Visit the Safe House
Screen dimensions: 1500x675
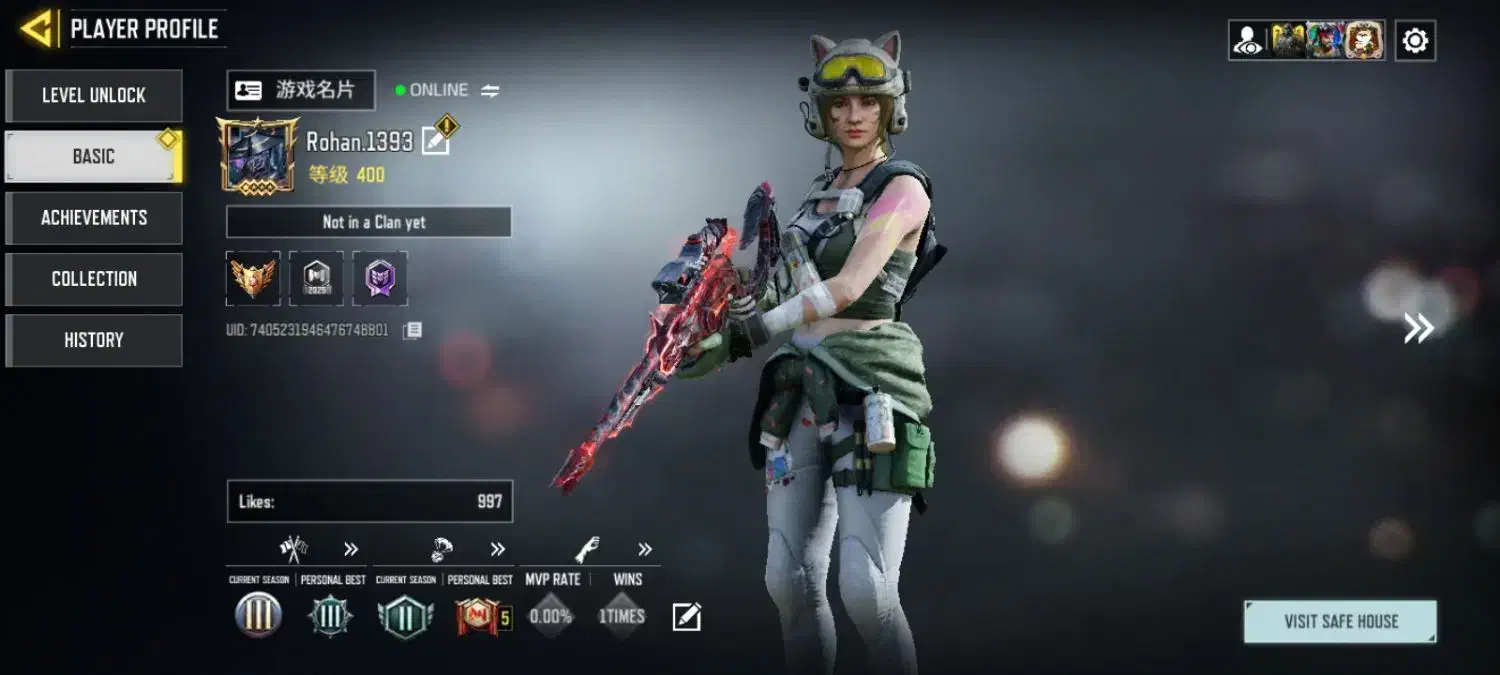(1340, 621)
